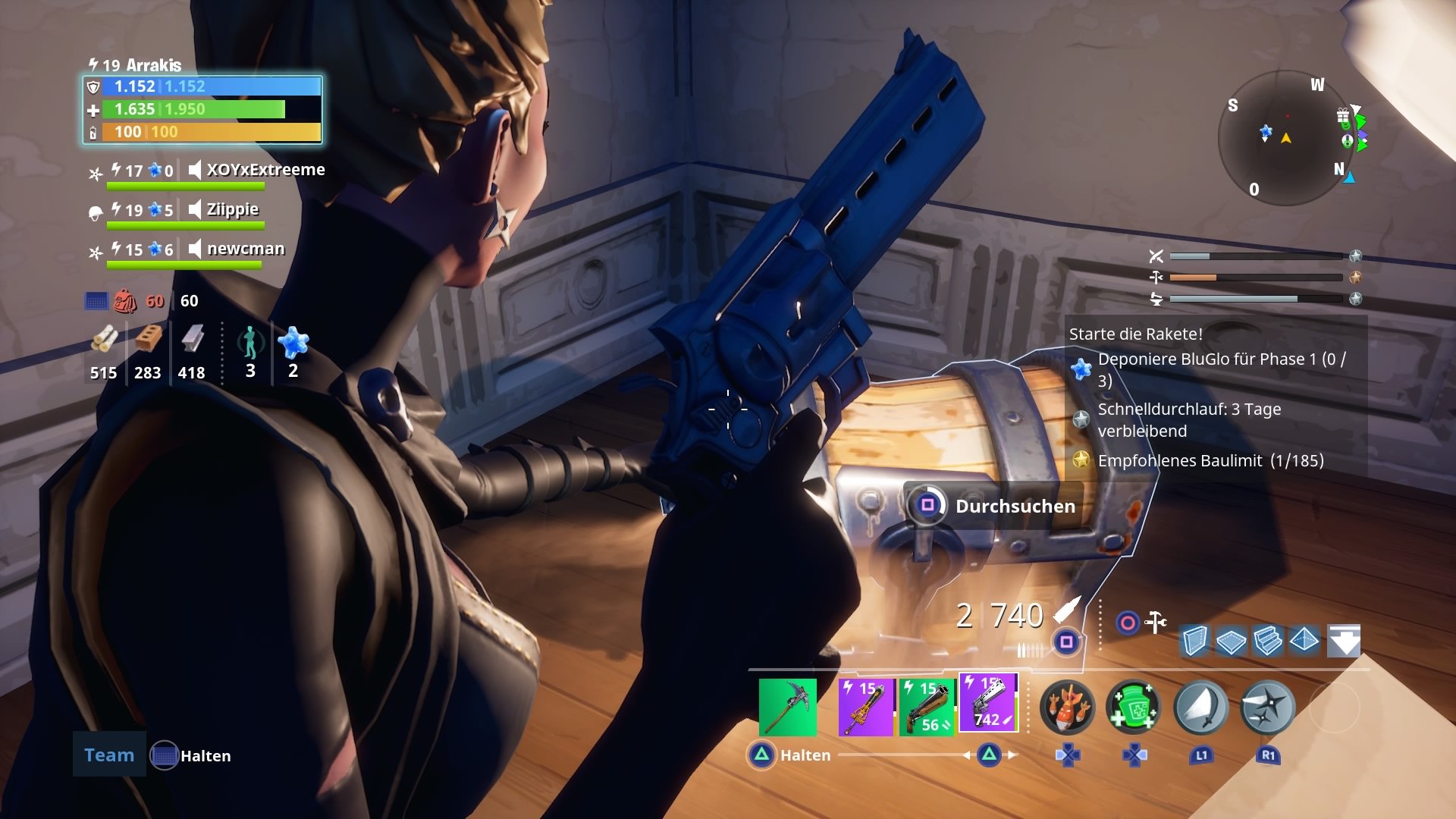Switch to the Team chat channel
This screenshot has height=819, width=1456.
(108, 755)
